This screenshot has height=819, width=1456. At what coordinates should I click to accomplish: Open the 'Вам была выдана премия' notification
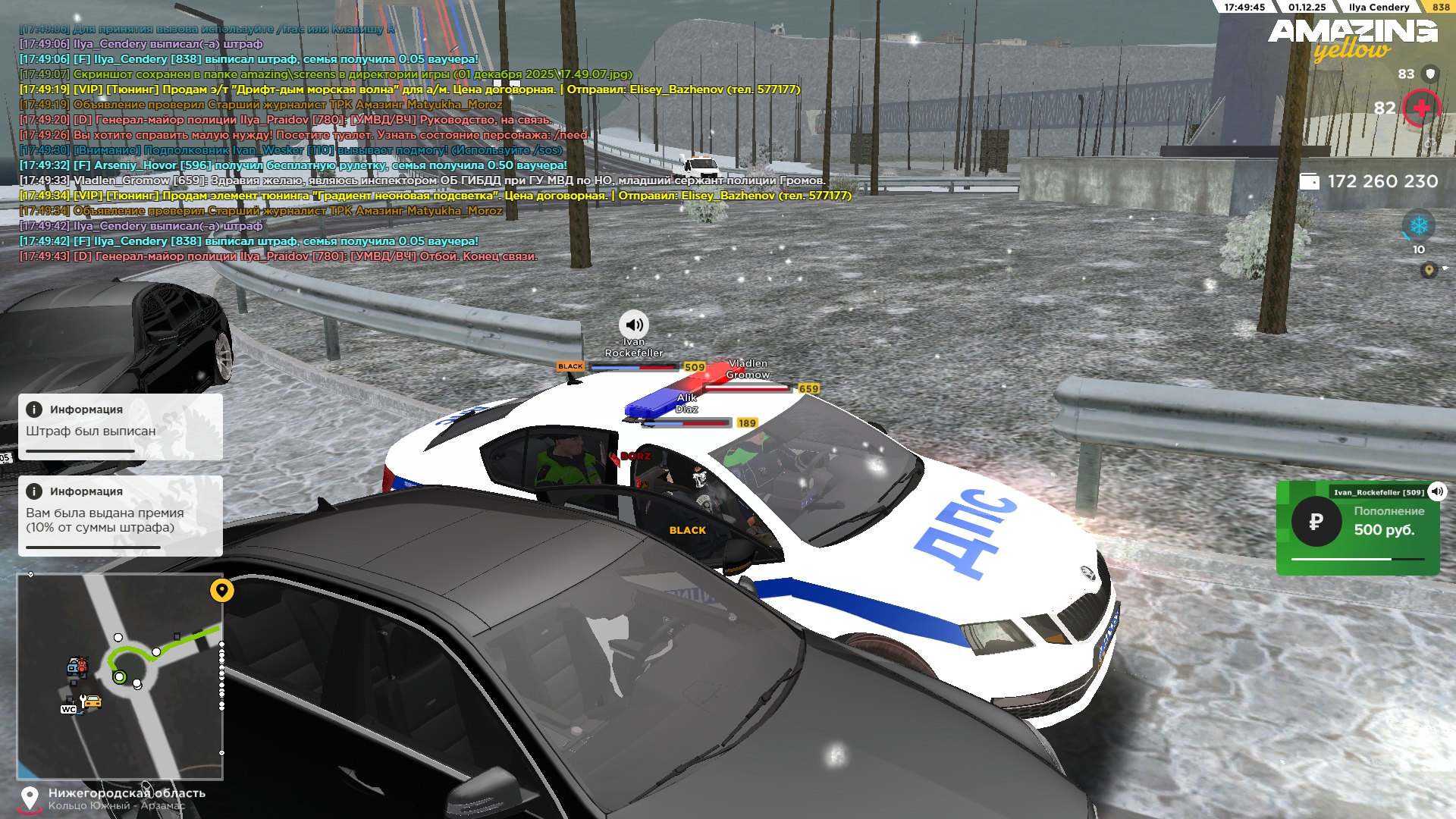click(120, 516)
